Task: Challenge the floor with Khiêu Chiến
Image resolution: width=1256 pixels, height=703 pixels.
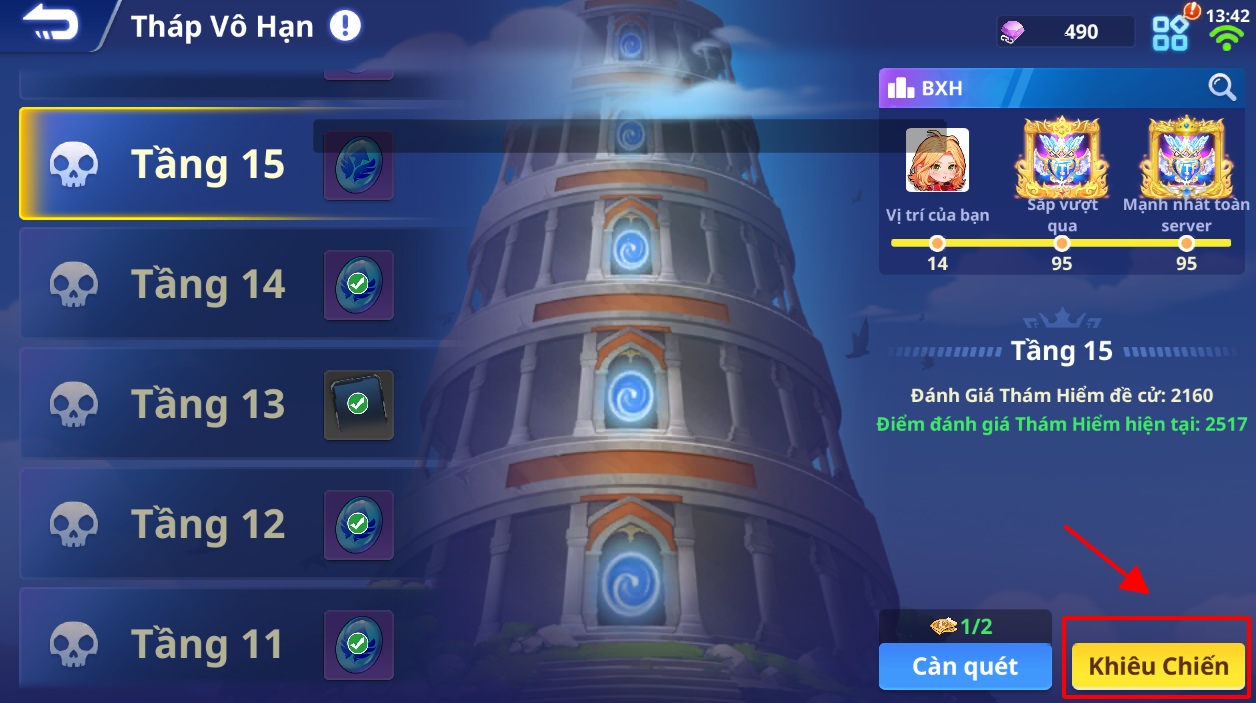Action: pyautogui.click(x=1158, y=666)
